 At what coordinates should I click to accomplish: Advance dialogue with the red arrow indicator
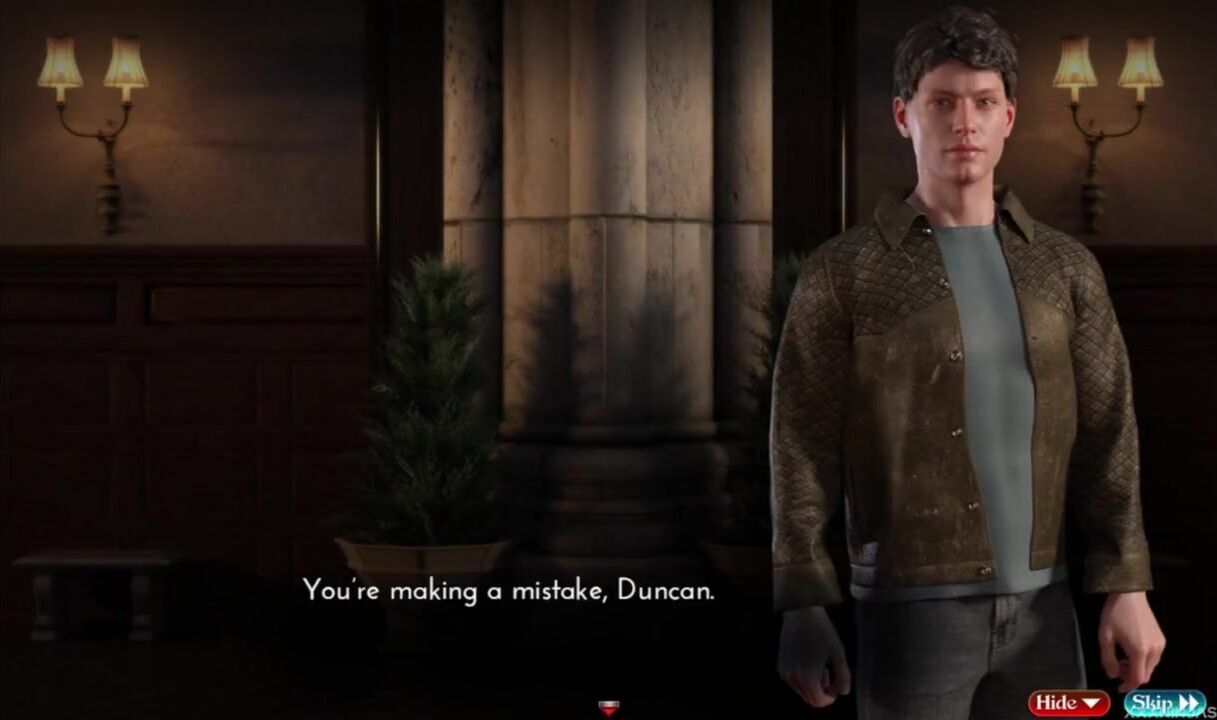[606, 708]
